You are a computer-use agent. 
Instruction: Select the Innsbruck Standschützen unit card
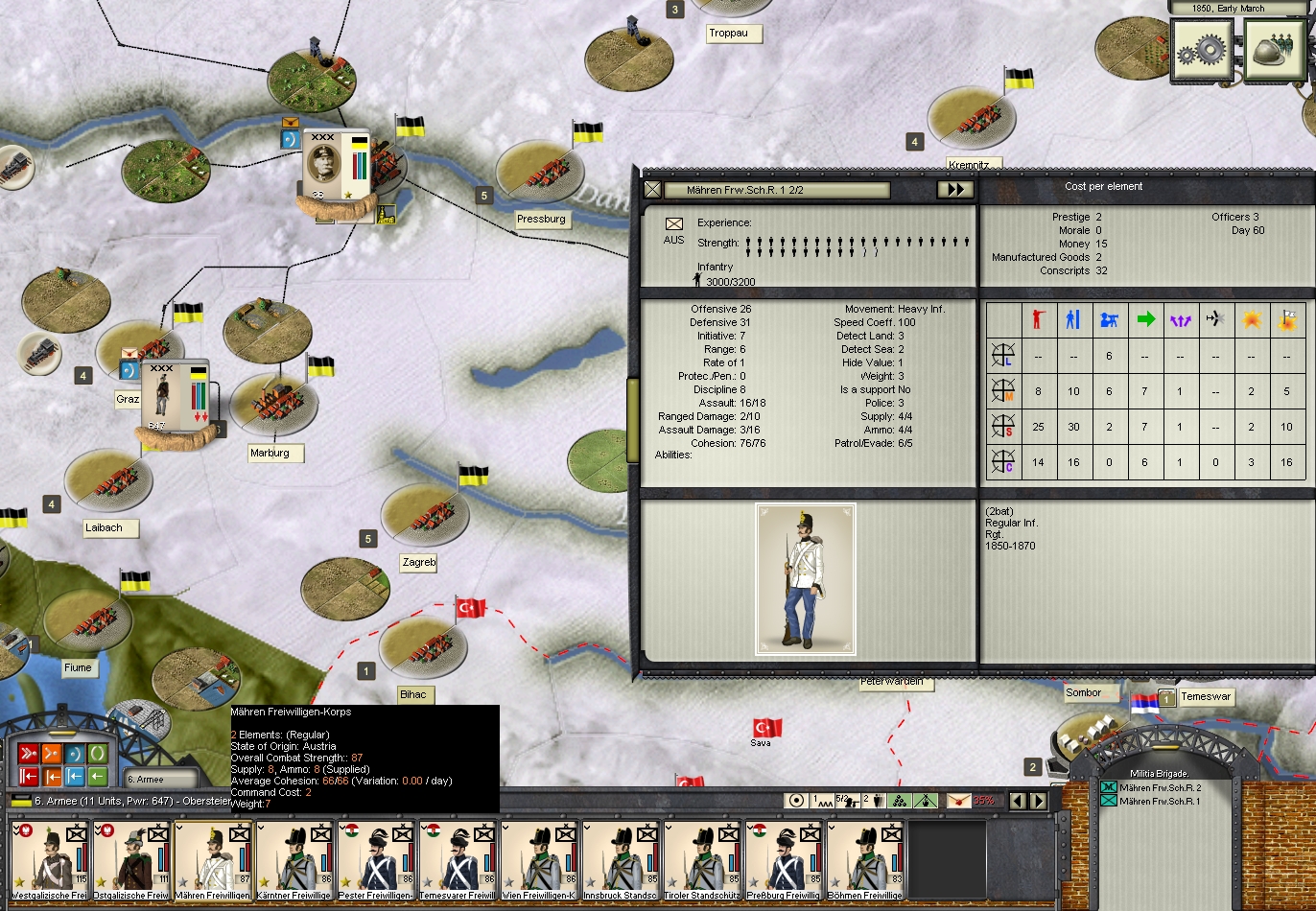point(621,859)
